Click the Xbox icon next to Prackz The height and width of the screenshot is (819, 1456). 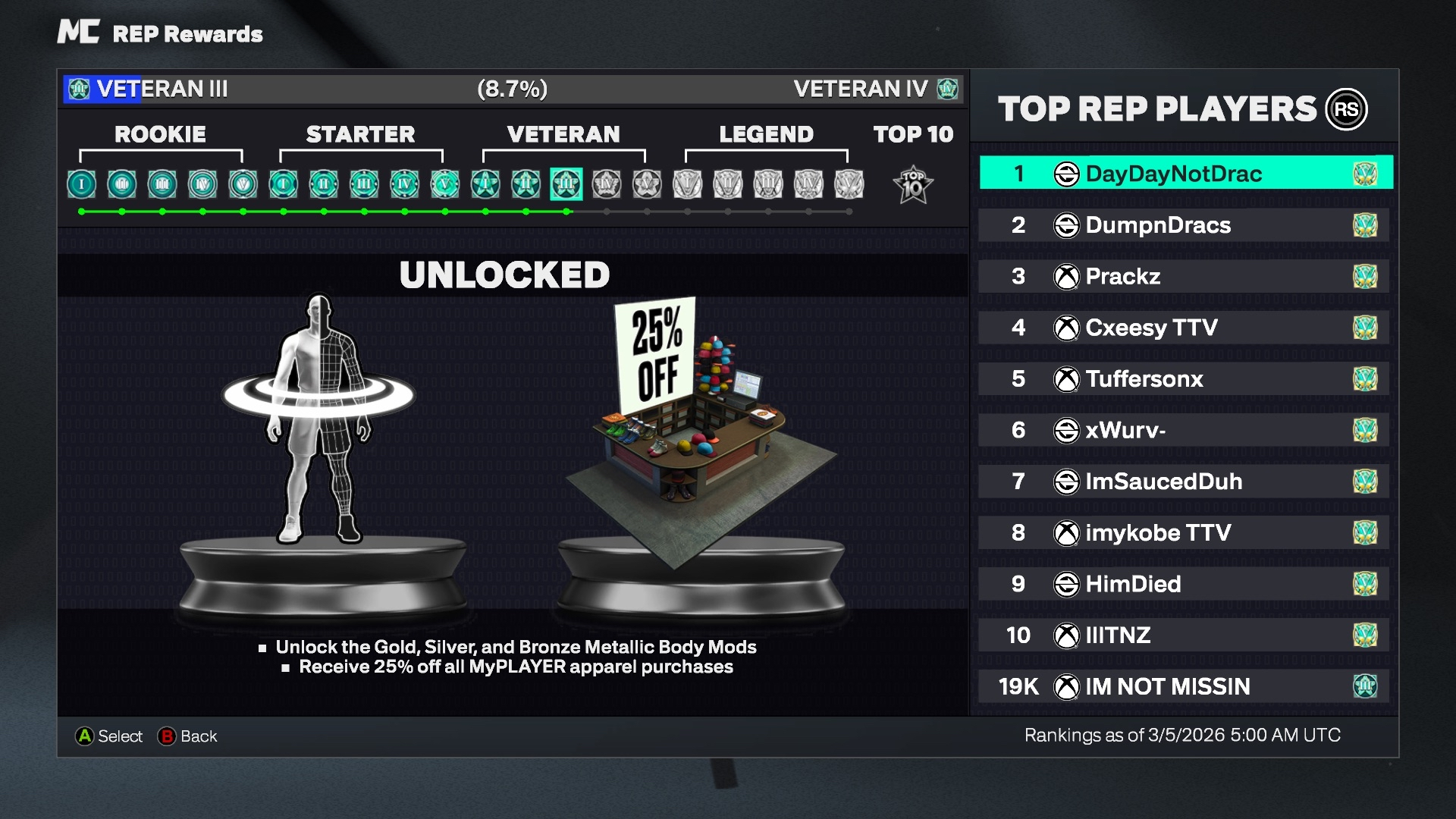[x=1068, y=276]
